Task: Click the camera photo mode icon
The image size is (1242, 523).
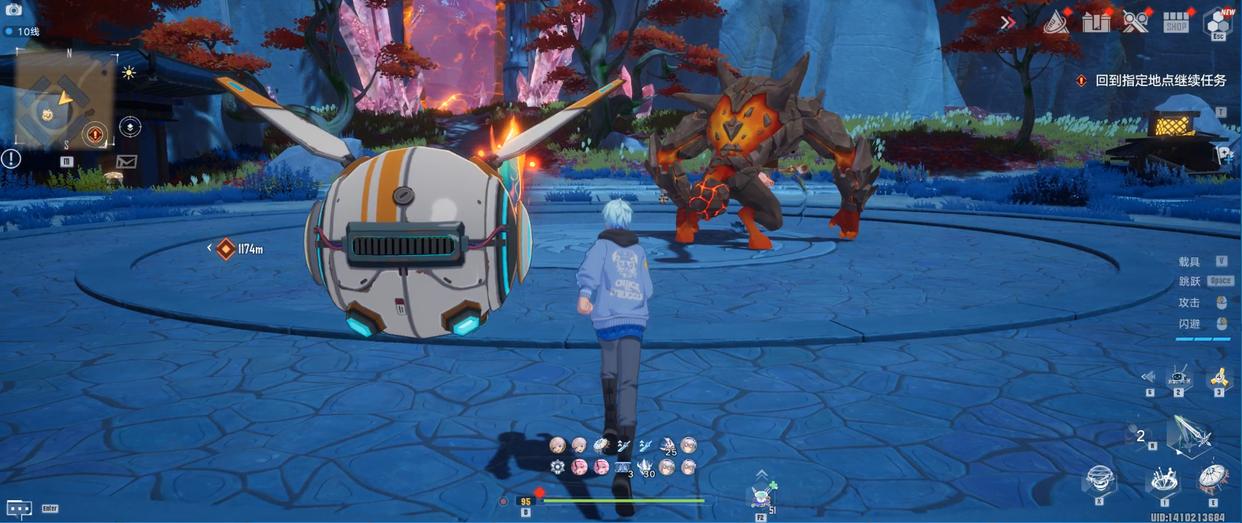Action: point(15,9)
